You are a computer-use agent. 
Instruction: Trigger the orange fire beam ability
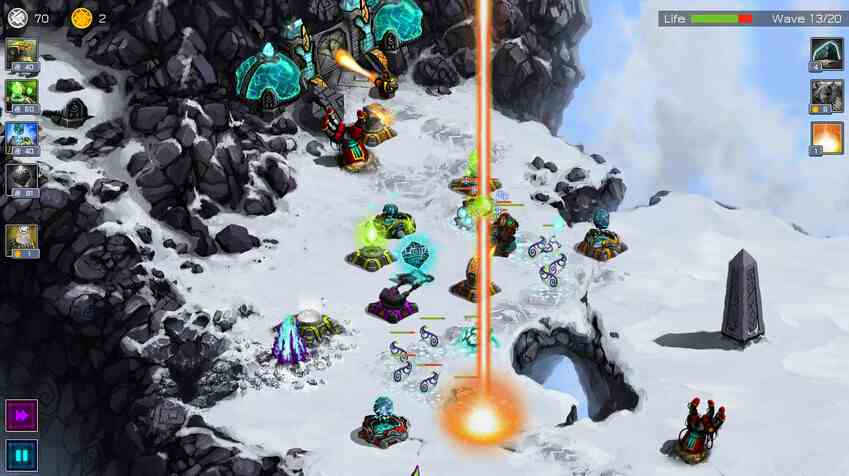tap(826, 138)
